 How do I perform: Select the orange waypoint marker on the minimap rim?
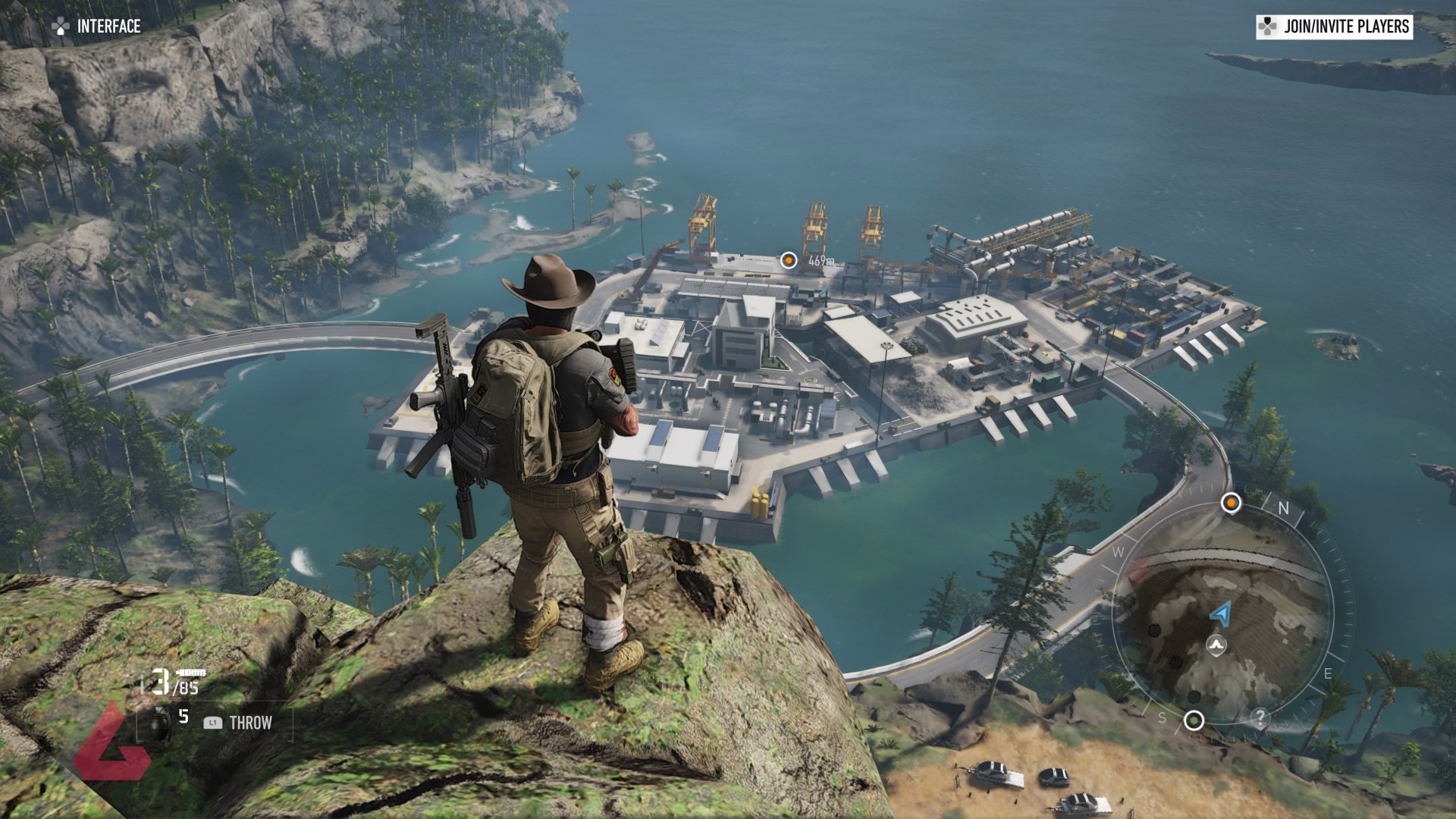coord(1231,502)
